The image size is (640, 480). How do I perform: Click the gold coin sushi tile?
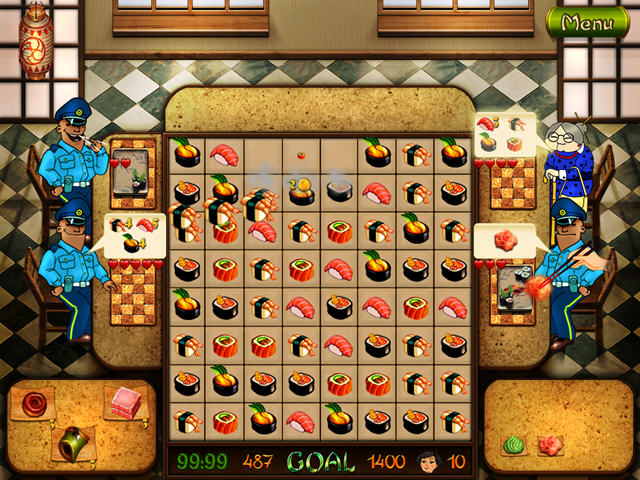click(x=301, y=190)
